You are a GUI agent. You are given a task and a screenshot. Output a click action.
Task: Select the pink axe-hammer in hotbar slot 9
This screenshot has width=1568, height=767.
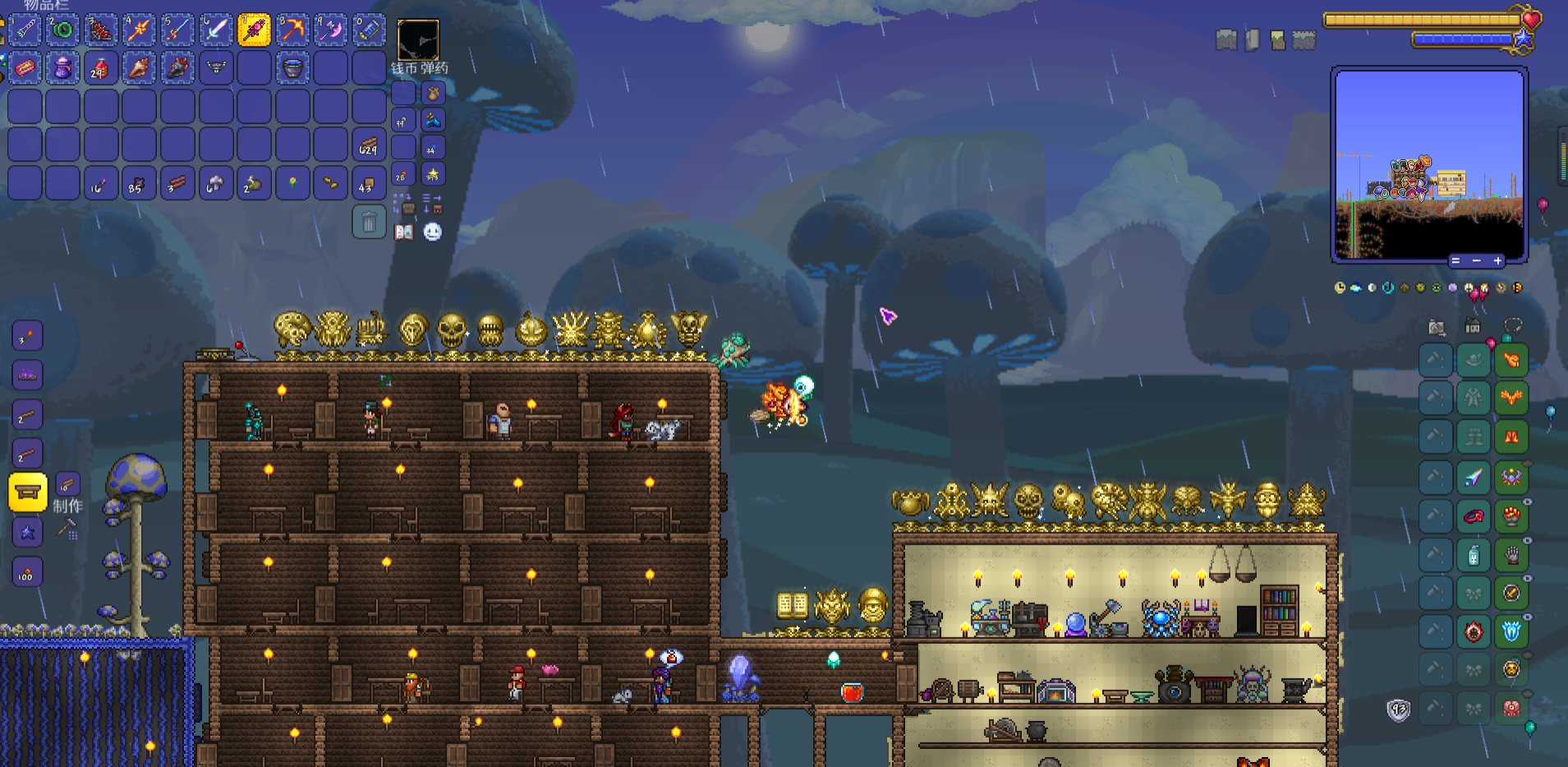click(x=330, y=30)
